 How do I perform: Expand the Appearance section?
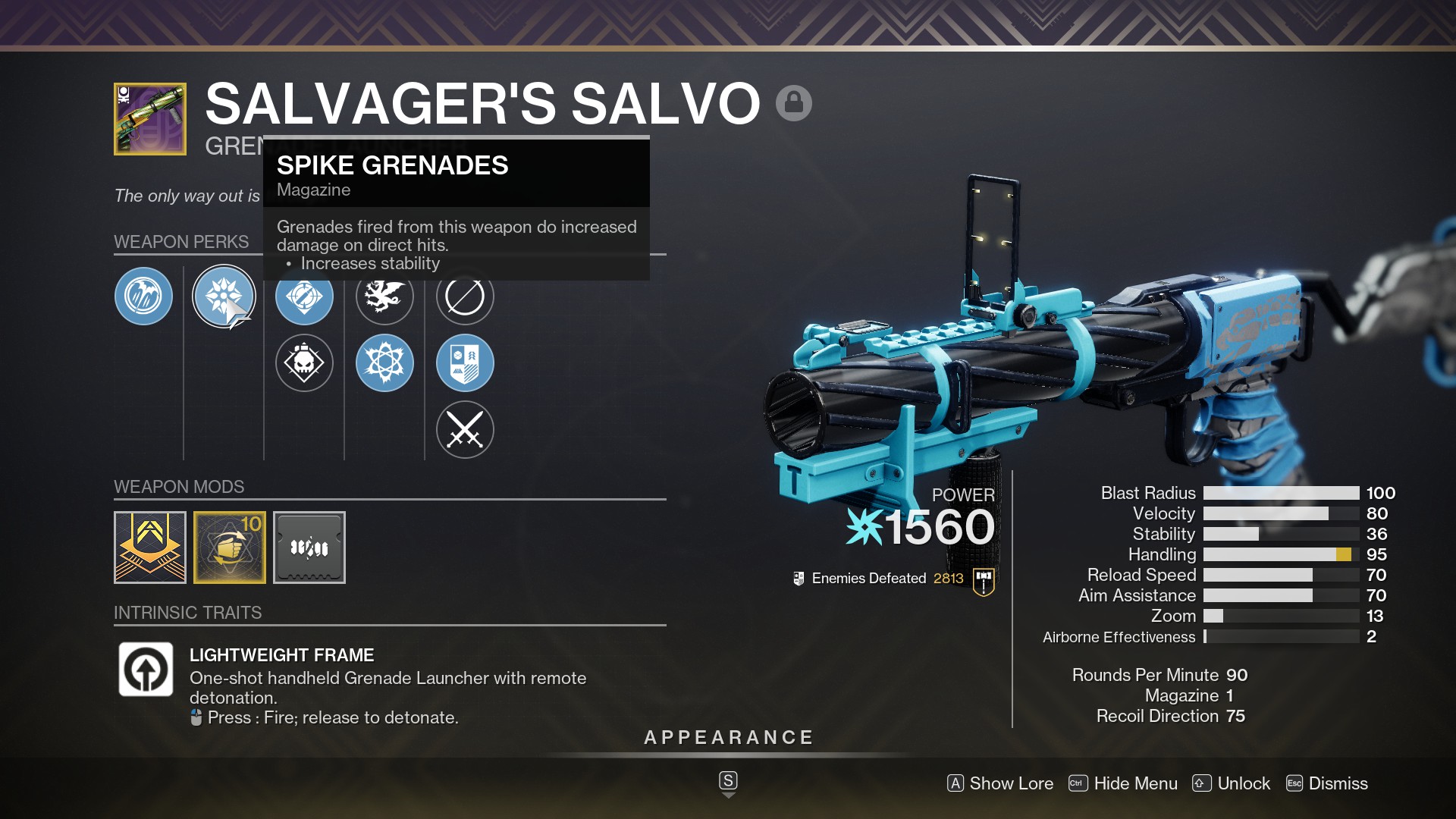(x=728, y=736)
